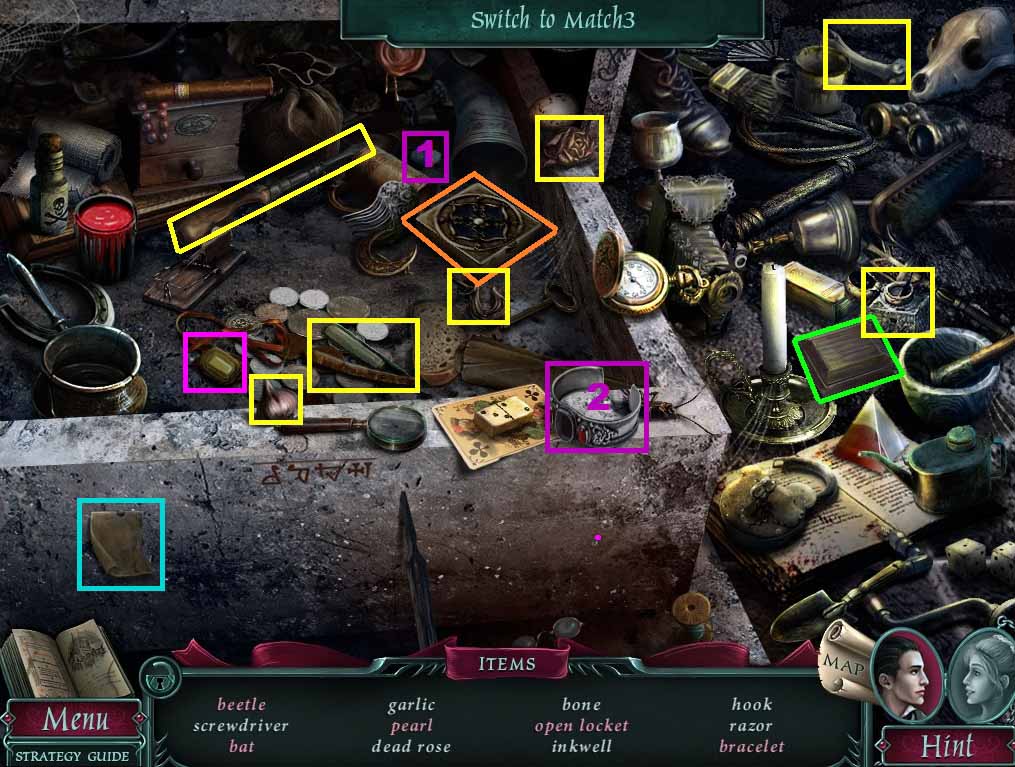Open the journal book

point(67,660)
